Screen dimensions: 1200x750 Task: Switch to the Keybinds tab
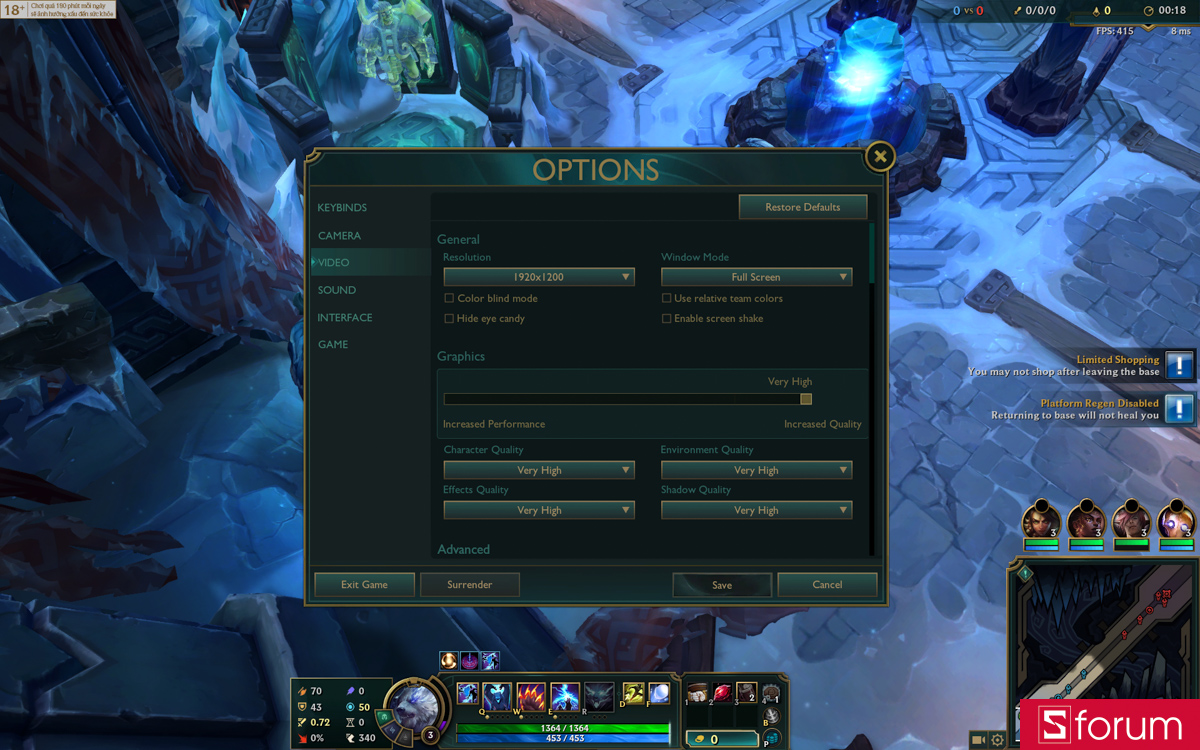342,208
